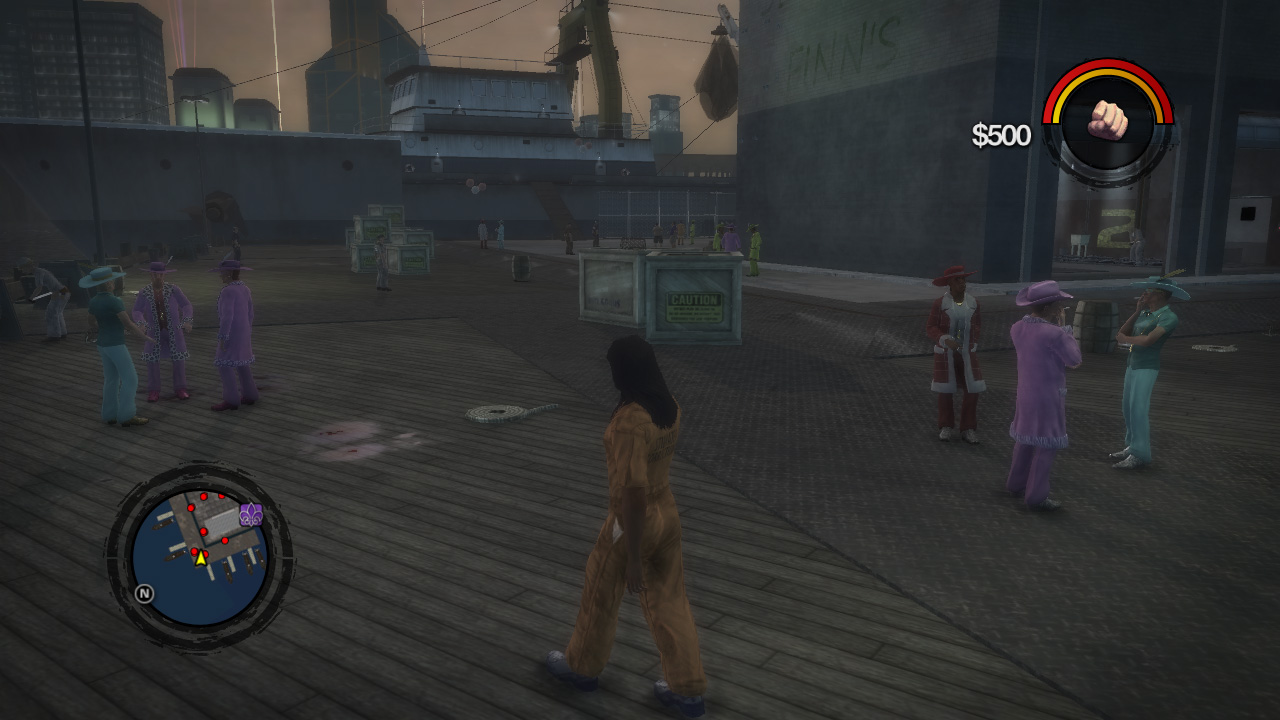Click the topmost red dot on the minimap
Image resolution: width=1280 pixels, height=720 pixels.
tap(204, 496)
